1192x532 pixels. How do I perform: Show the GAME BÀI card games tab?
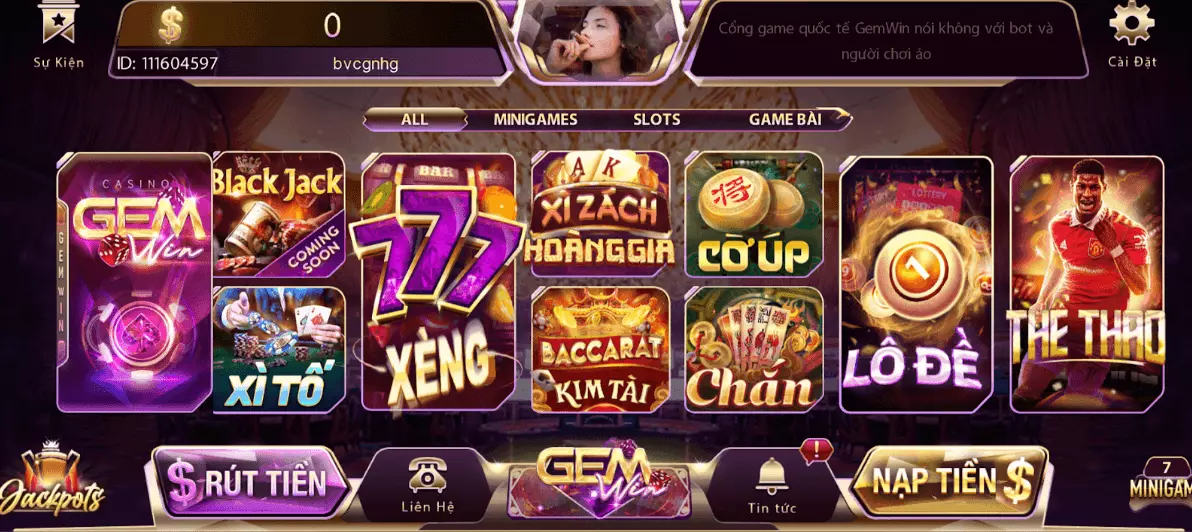coord(784,119)
